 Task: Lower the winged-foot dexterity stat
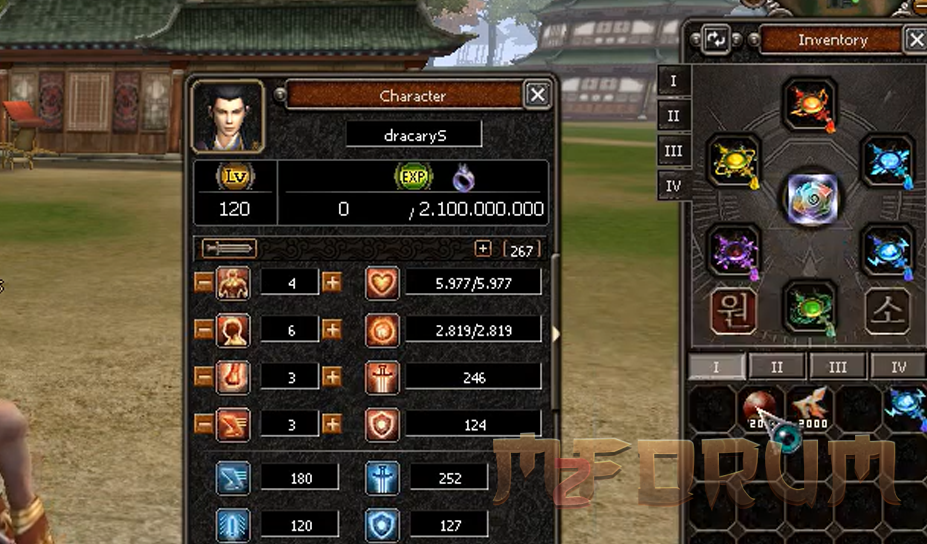tap(203, 424)
